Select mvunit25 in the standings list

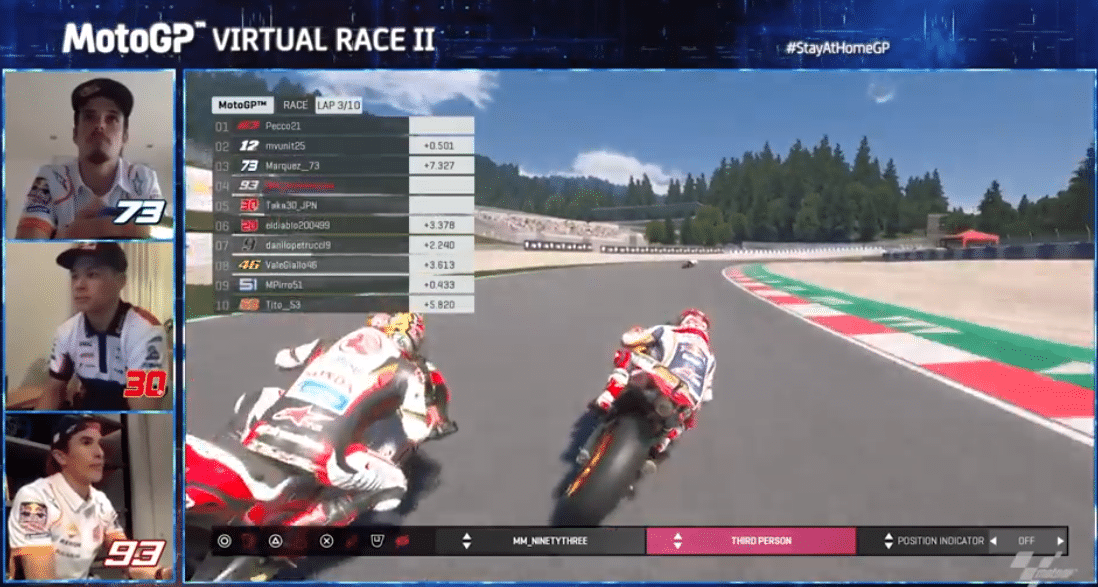[x=310, y=146]
